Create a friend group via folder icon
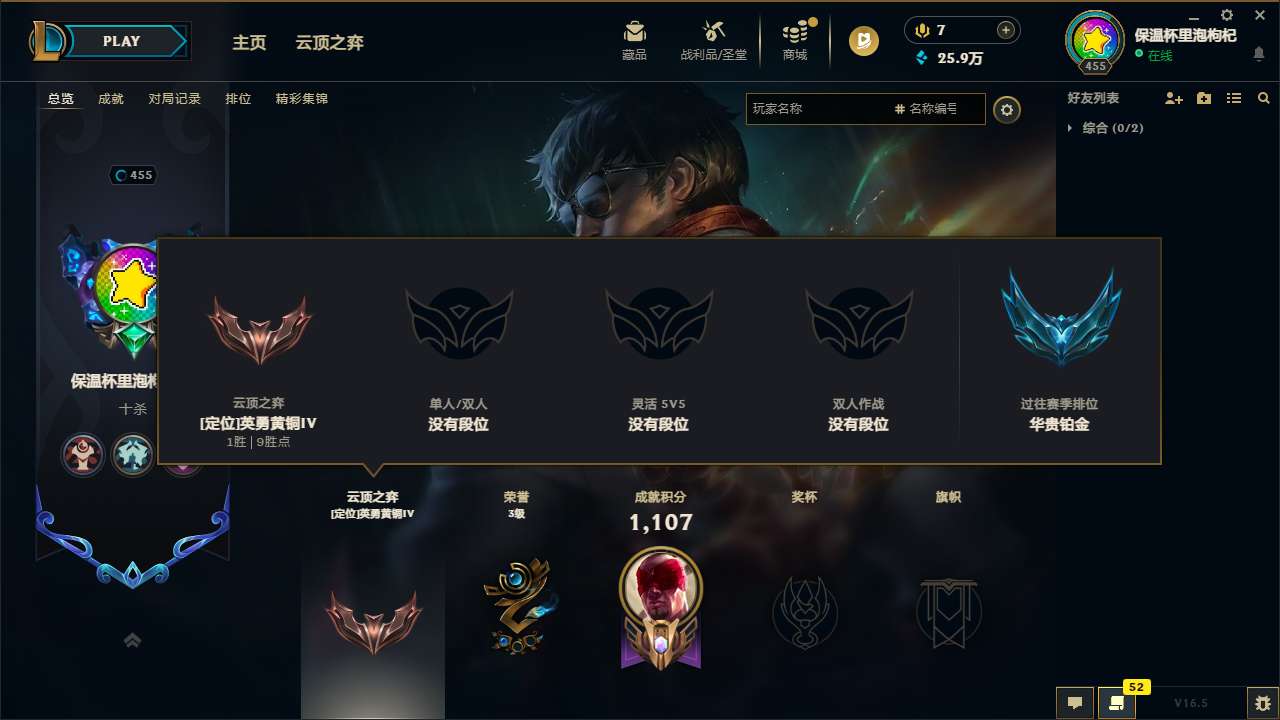Image resolution: width=1280 pixels, height=720 pixels. (x=1202, y=98)
